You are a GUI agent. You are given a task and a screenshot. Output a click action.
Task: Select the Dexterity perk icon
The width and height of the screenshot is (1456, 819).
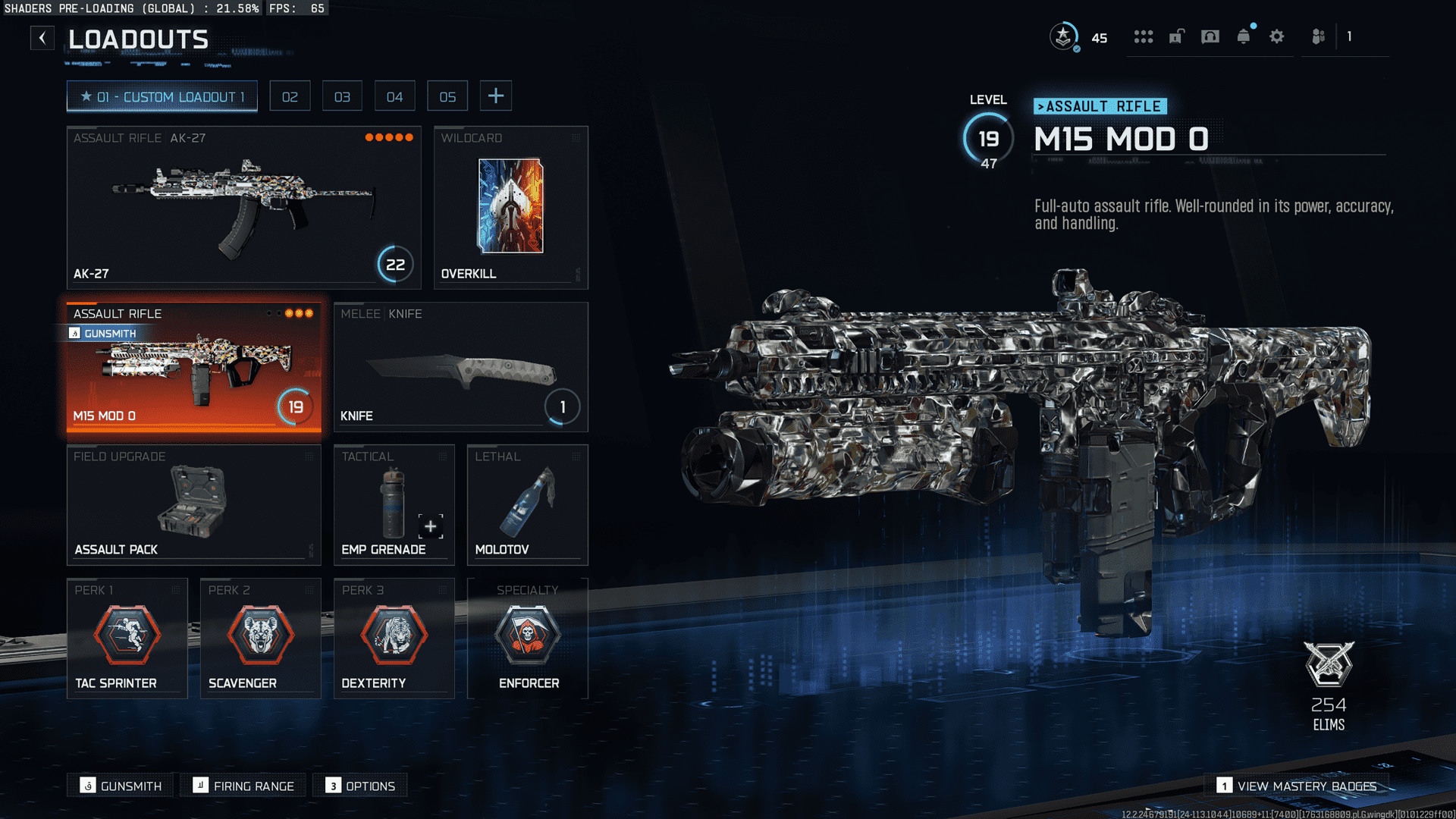point(394,635)
